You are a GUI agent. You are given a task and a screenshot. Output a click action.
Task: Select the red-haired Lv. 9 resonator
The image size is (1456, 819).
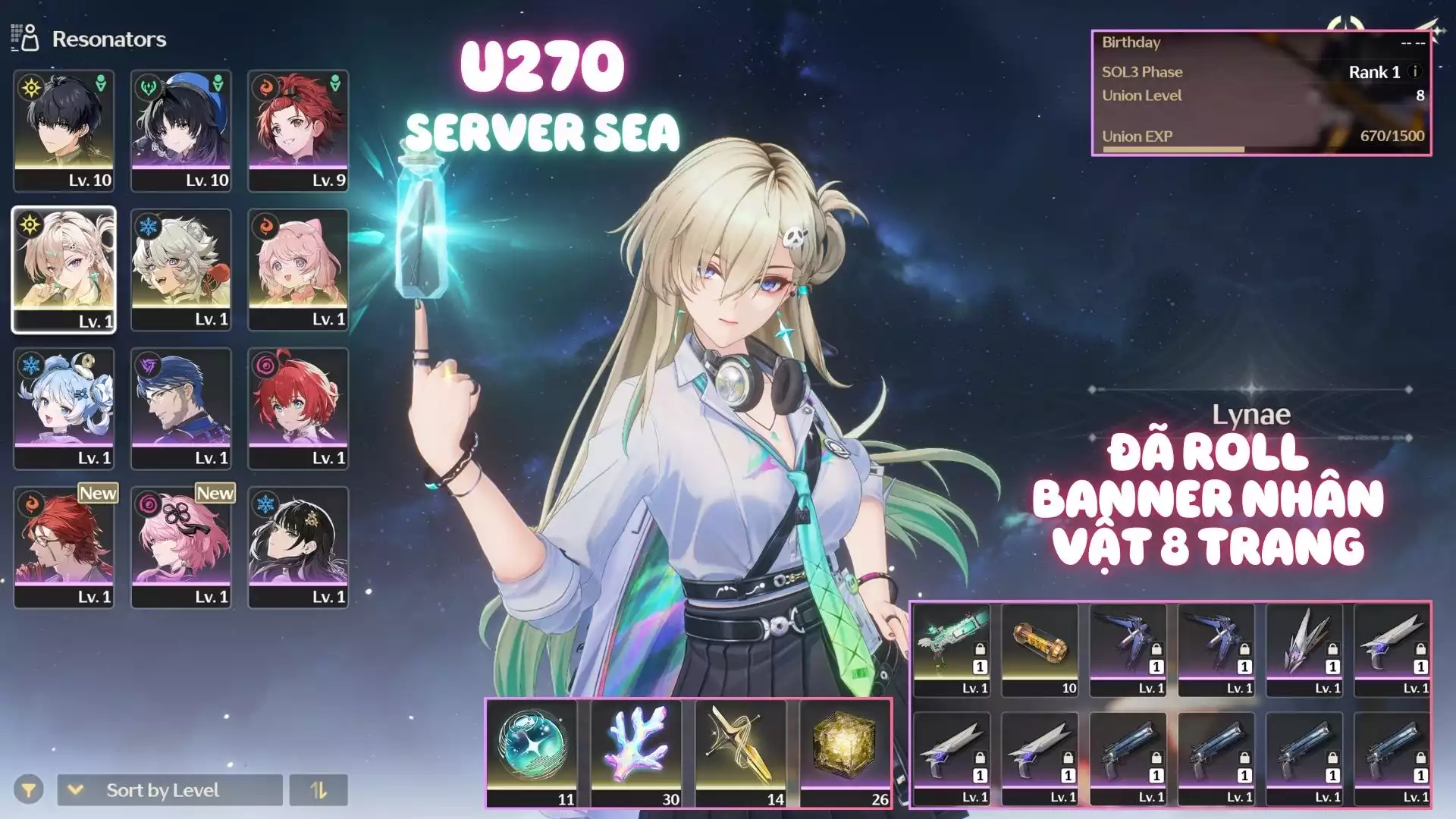298,130
